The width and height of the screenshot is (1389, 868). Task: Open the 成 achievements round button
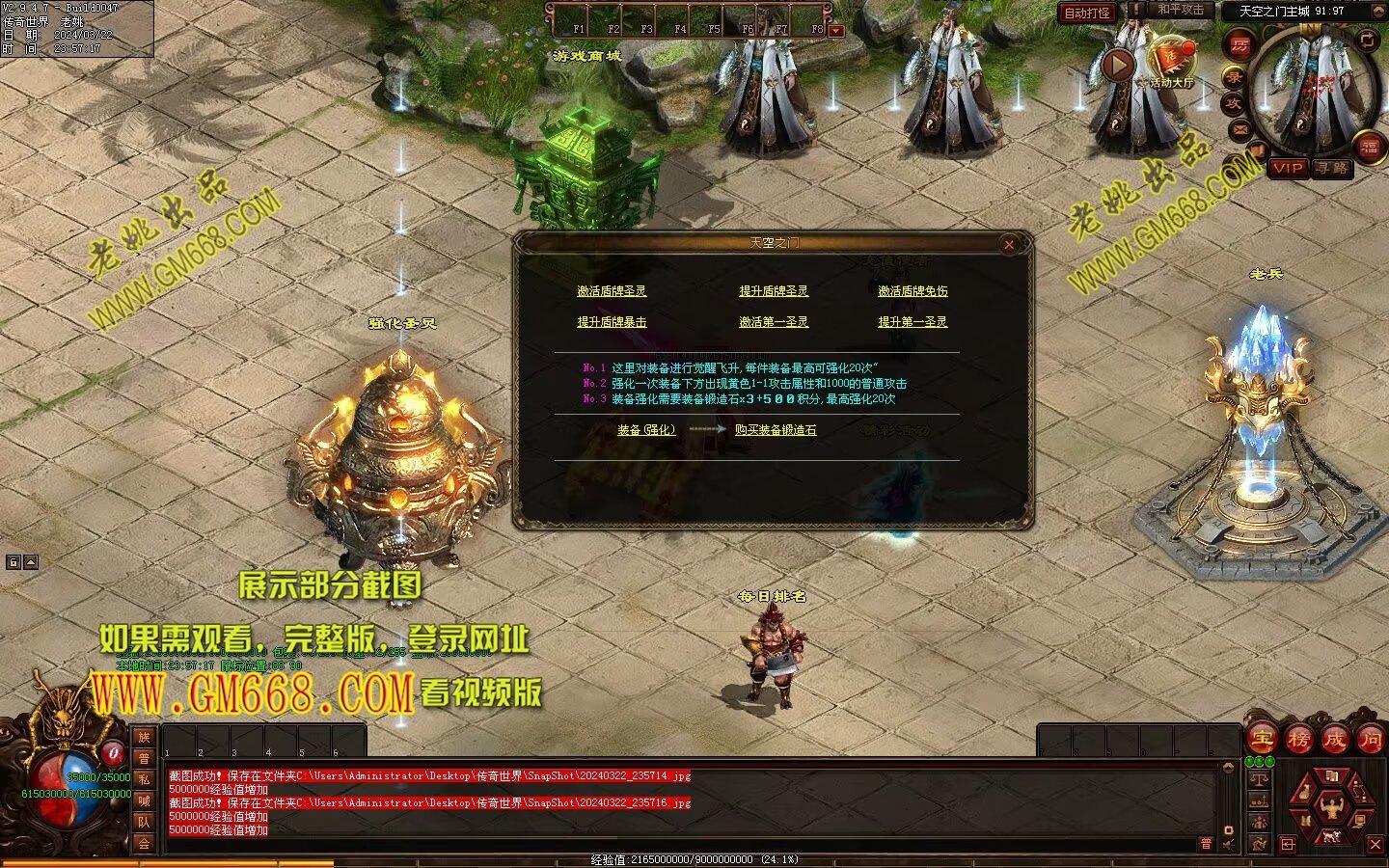point(1335,740)
